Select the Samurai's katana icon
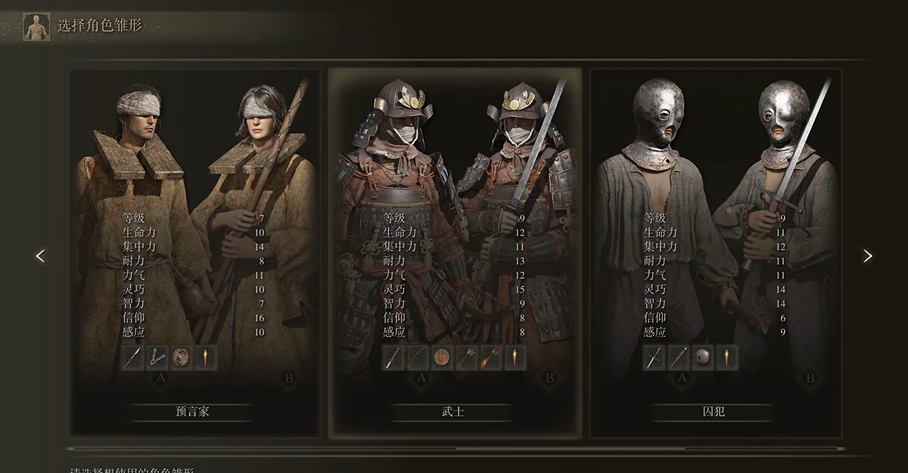This screenshot has width=908, height=473. coord(393,357)
